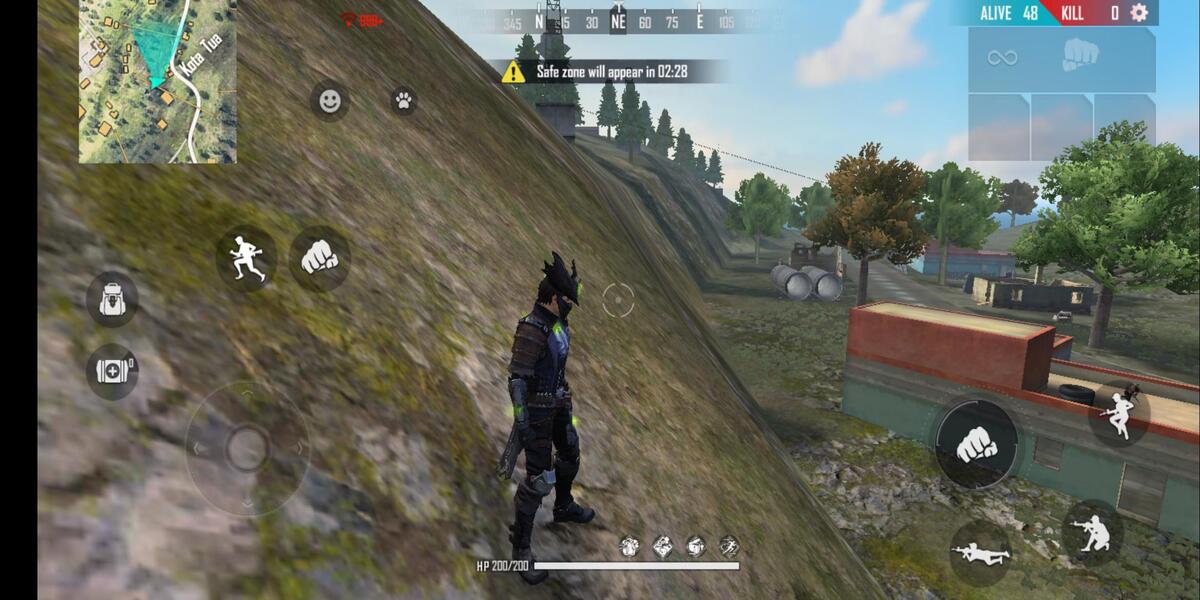
Task: Hit the large fist attack button
Action: point(977,444)
